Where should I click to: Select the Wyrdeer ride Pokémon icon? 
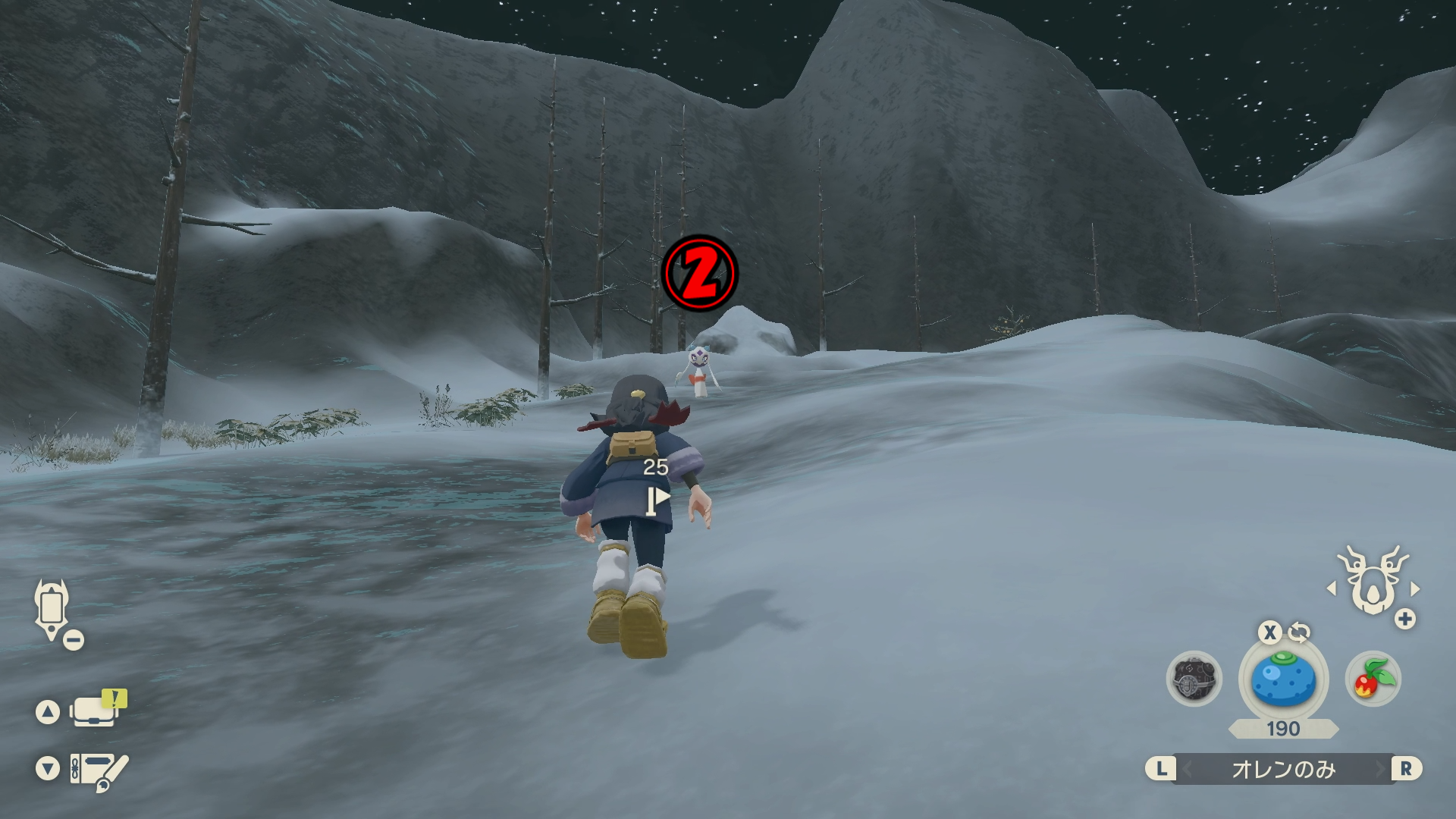coord(1373,581)
